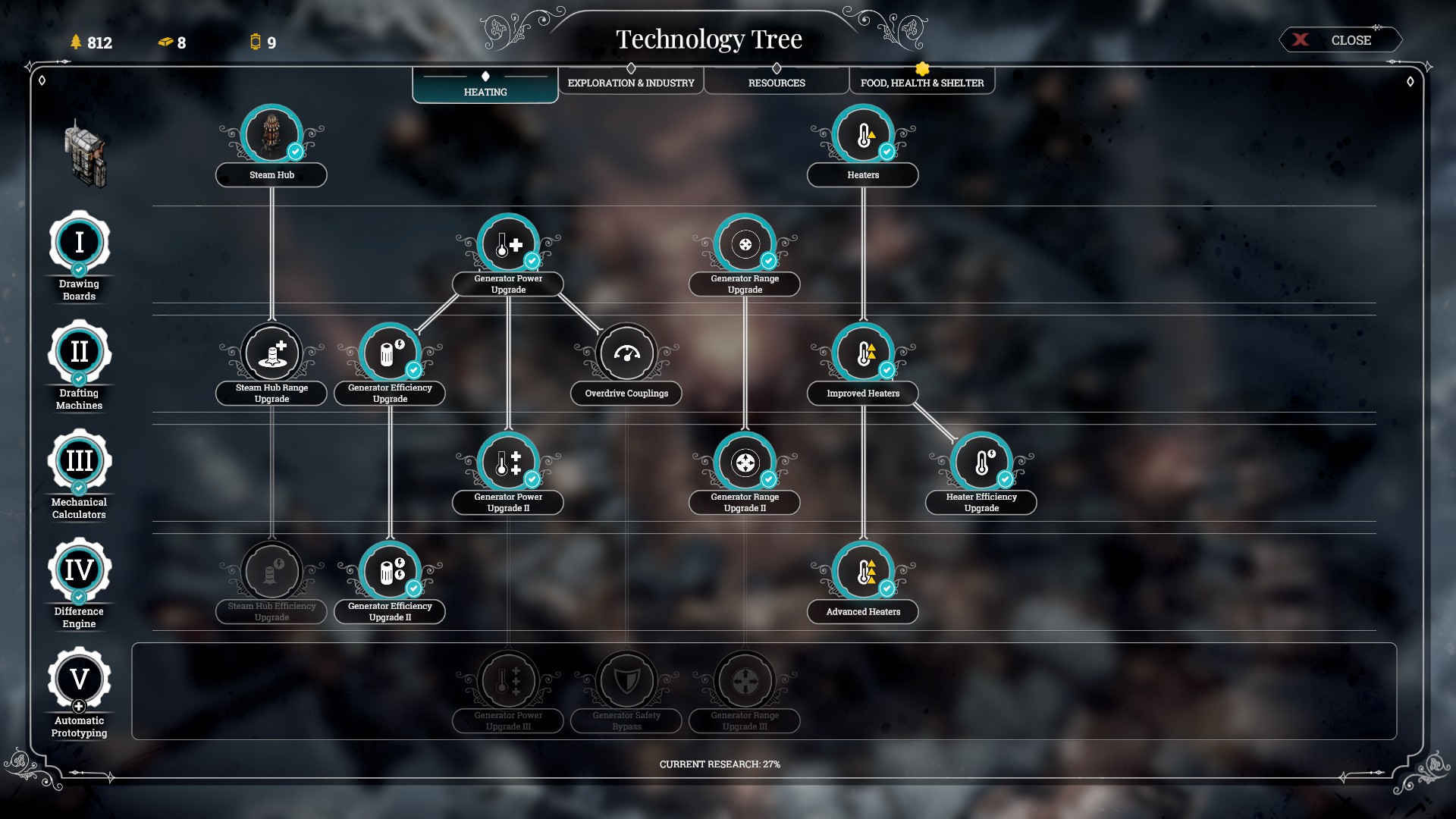This screenshot has height=819, width=1456.
Task: Select the Overdrive Couplings gauge icon
Action: coord(626,353)
